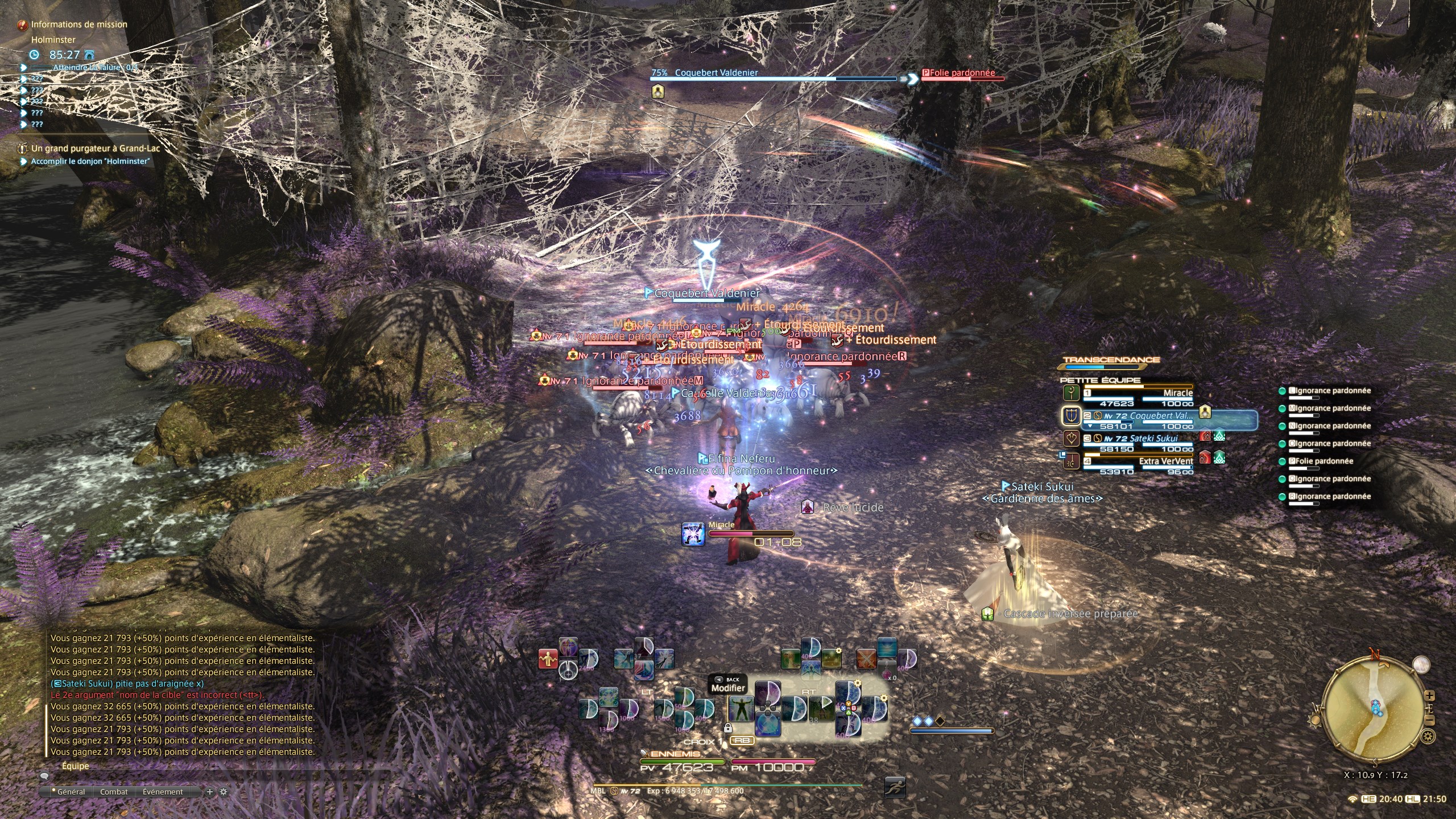Add a new chat tab with plus button
The image size is (1456, 819).
point(209,792)
